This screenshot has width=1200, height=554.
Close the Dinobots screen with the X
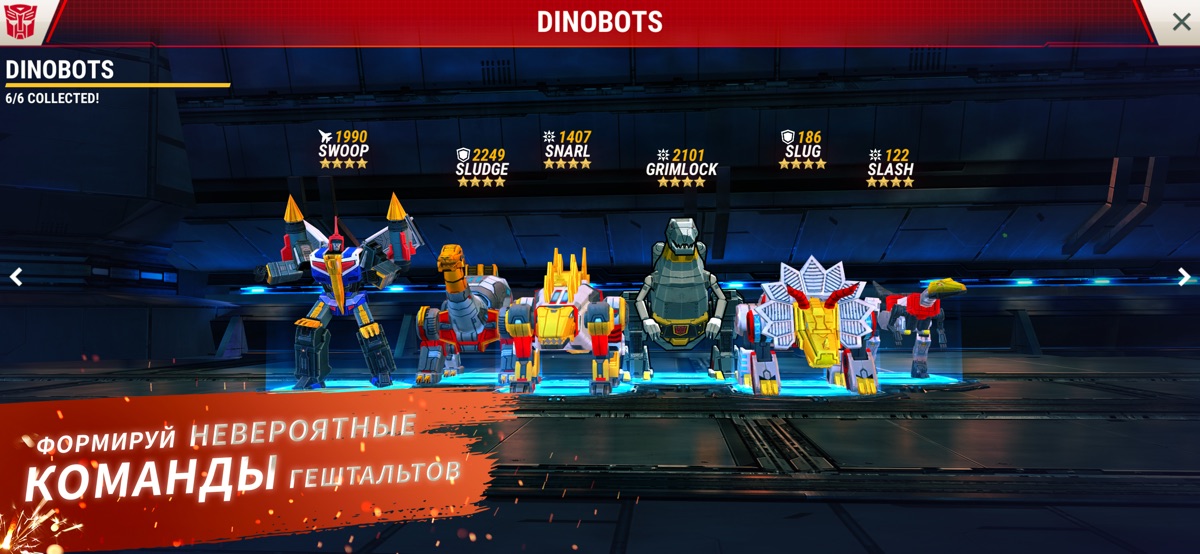[1180, 22]
